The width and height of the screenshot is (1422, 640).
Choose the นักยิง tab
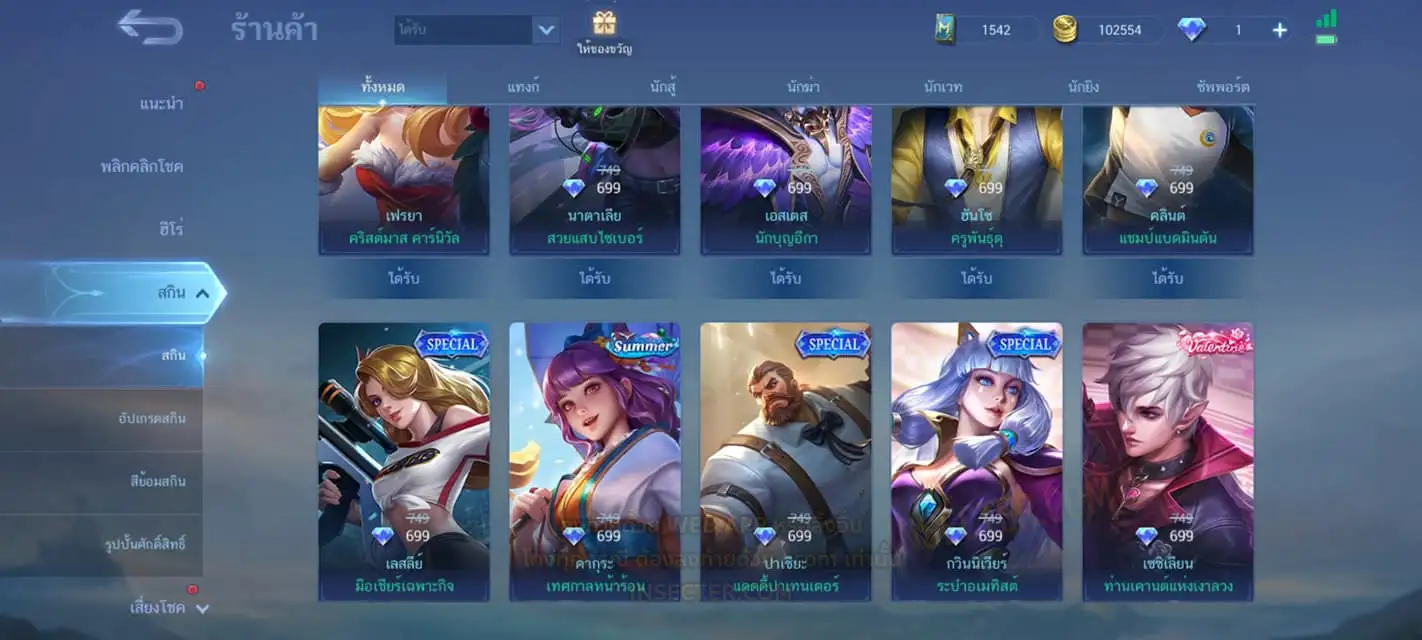pos(1083,87)
